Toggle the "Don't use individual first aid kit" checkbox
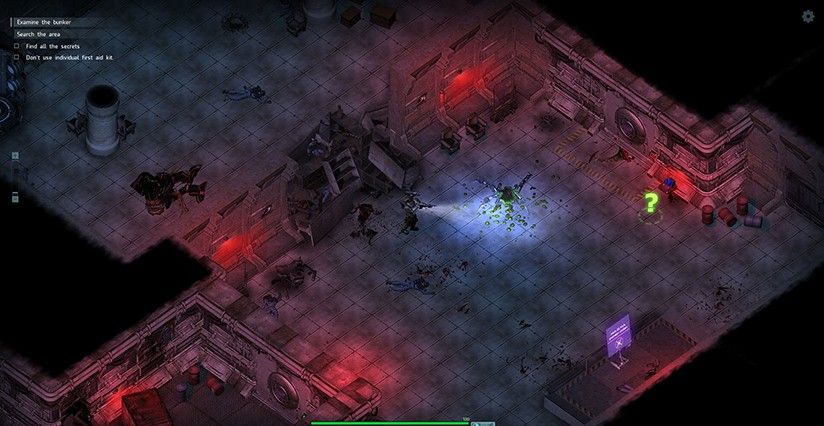The width and height of the screenshot is (824, 426). tap(17, 58)
